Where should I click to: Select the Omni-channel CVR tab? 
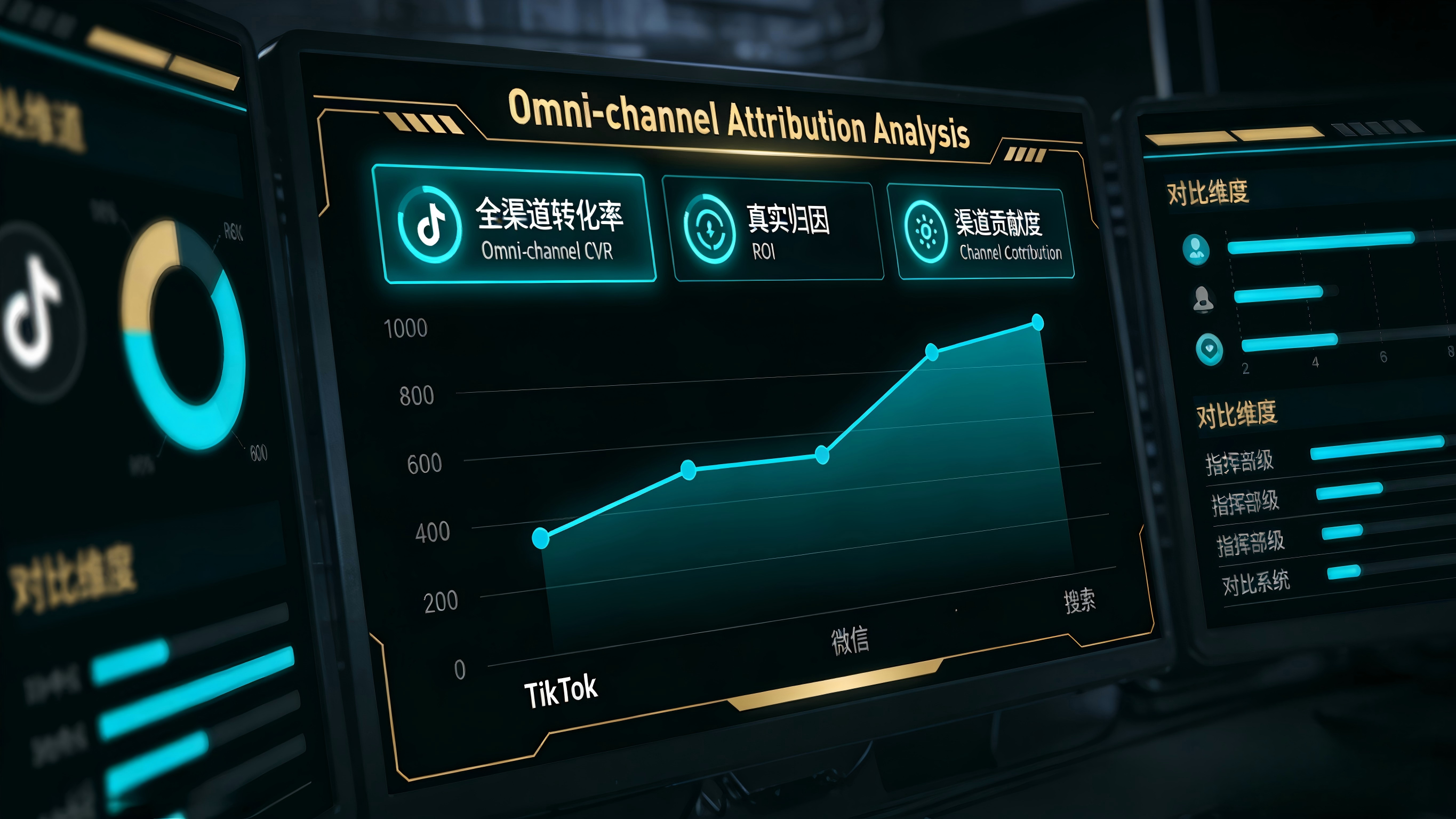(x=513, y=225)
